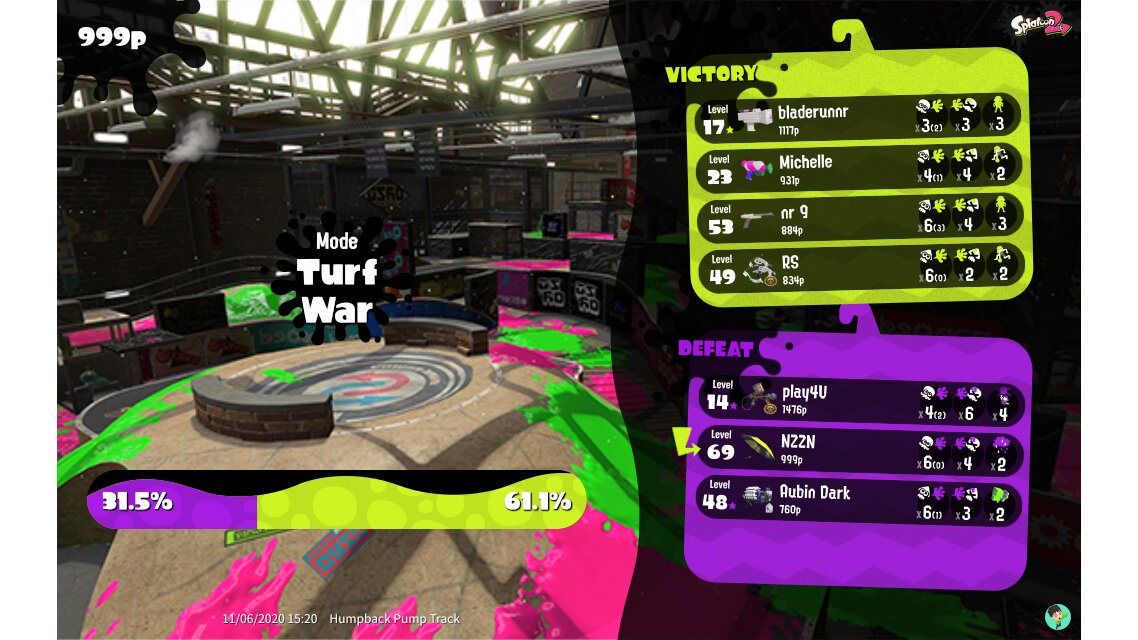The height and width of the screenshot is (640, 1138).
Task: Click the Splatoon 2 logo
Action: 1040,26
